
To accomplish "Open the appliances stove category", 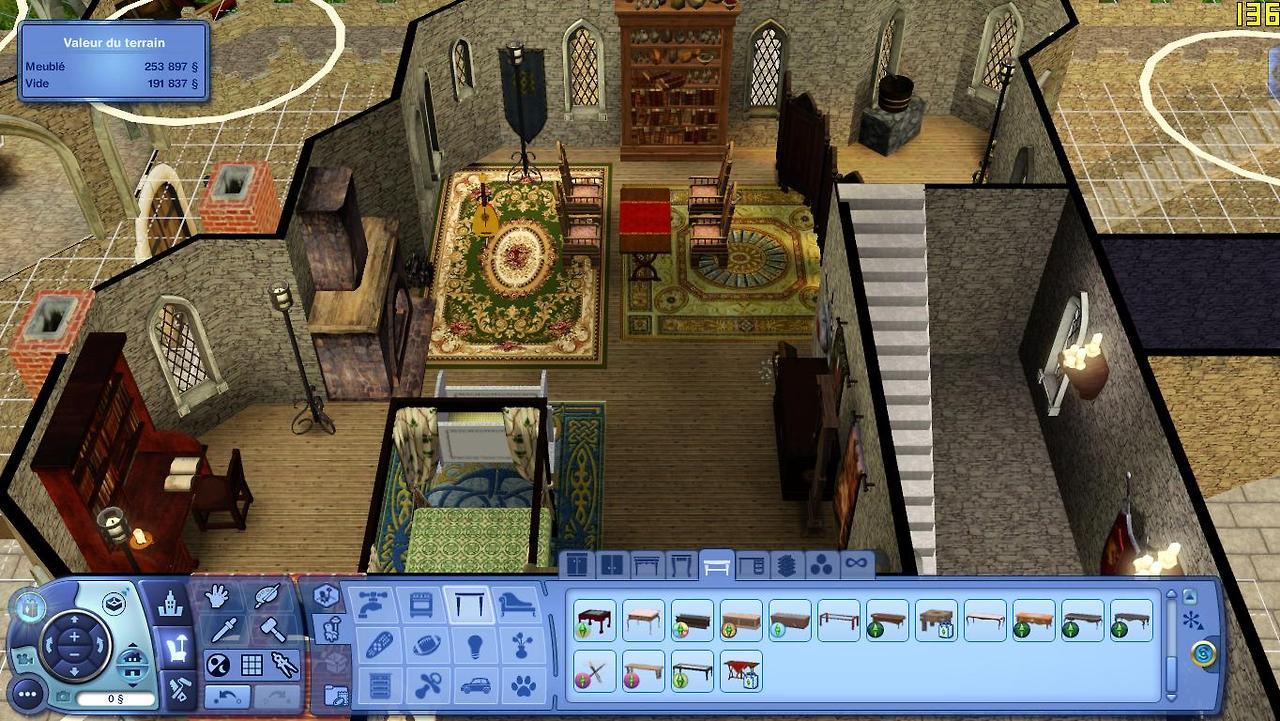I will (420, 604).
